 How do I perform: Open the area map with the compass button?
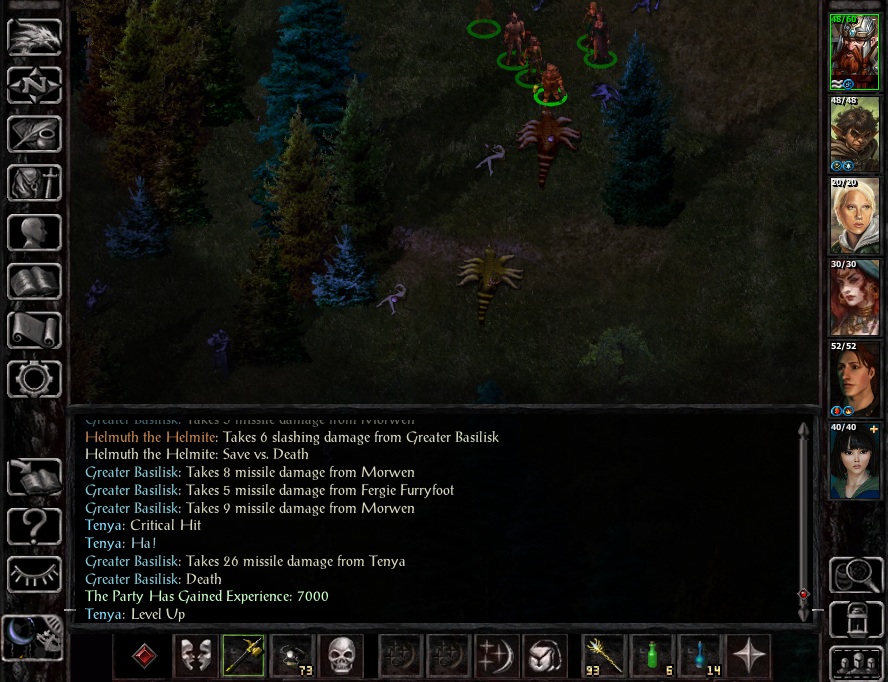coord(34,84)
